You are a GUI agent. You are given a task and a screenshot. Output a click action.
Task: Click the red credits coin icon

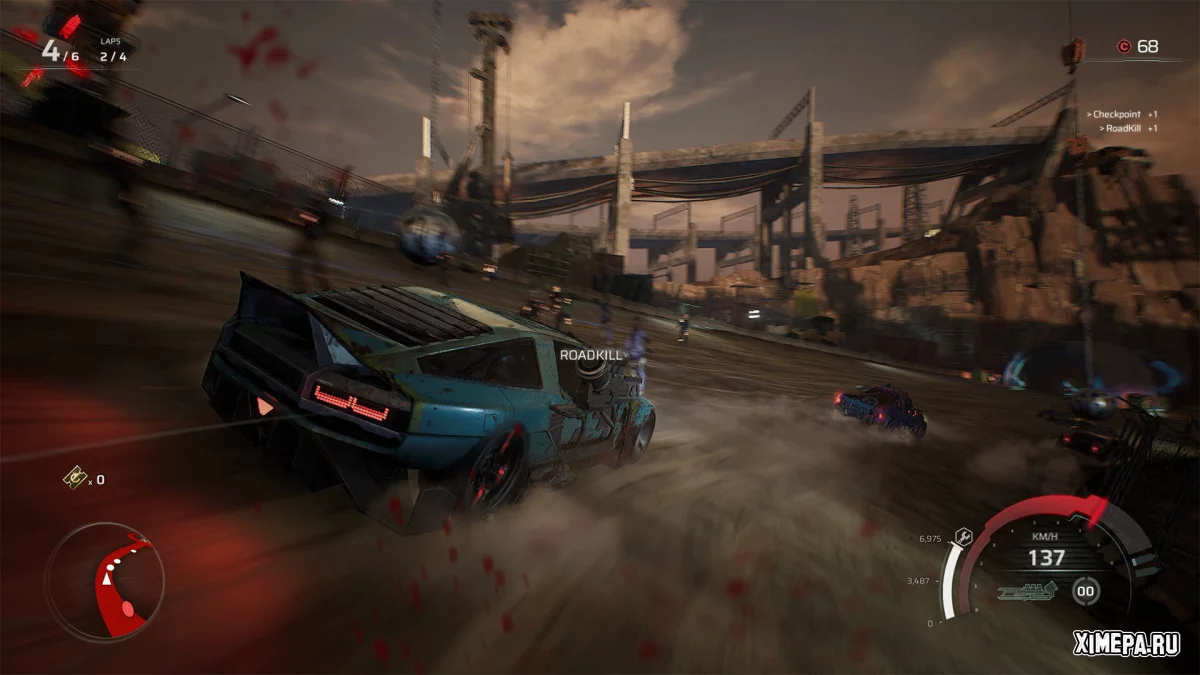[1123, 46]
